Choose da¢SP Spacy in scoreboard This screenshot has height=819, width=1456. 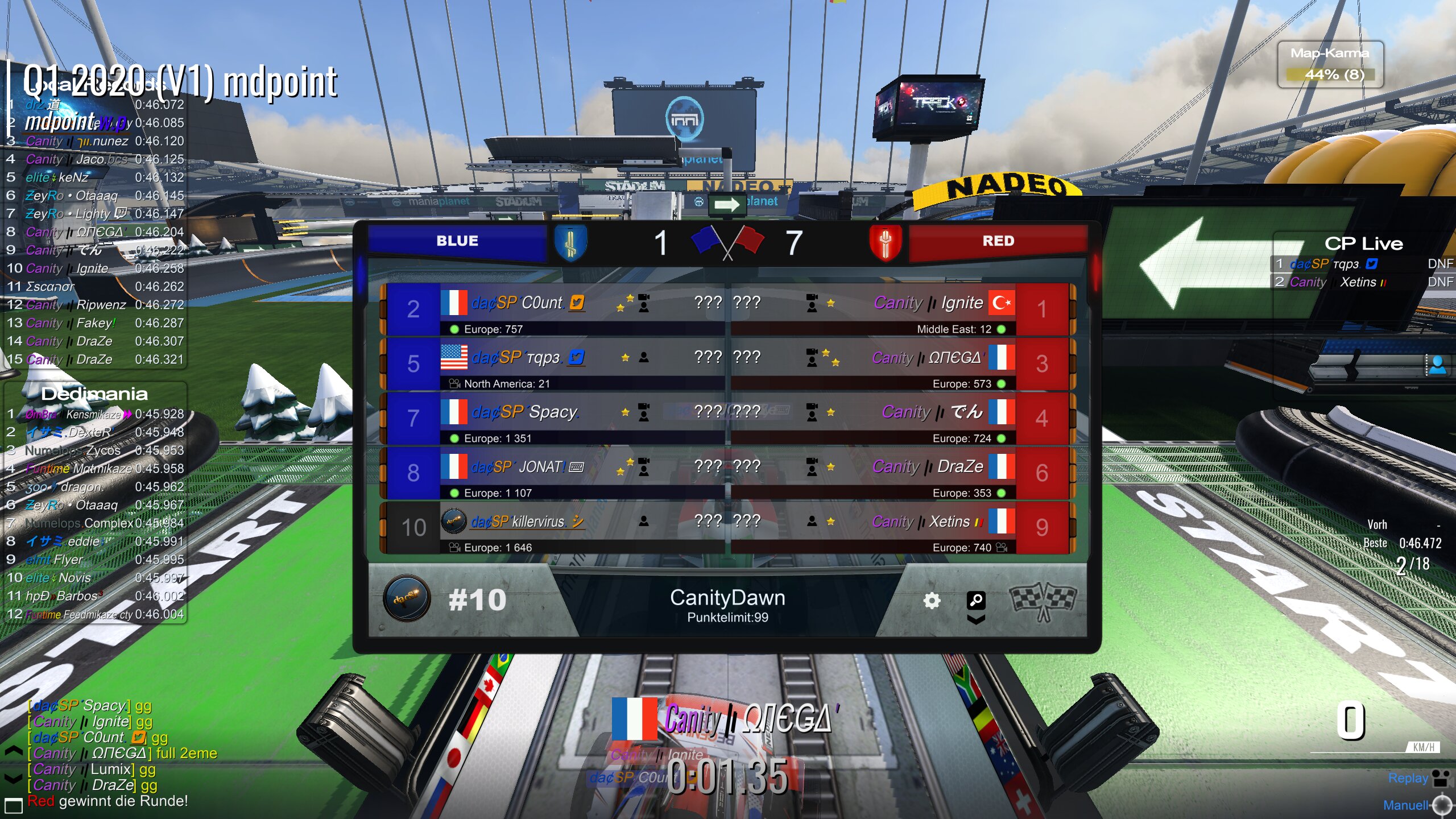coord(555,419)
